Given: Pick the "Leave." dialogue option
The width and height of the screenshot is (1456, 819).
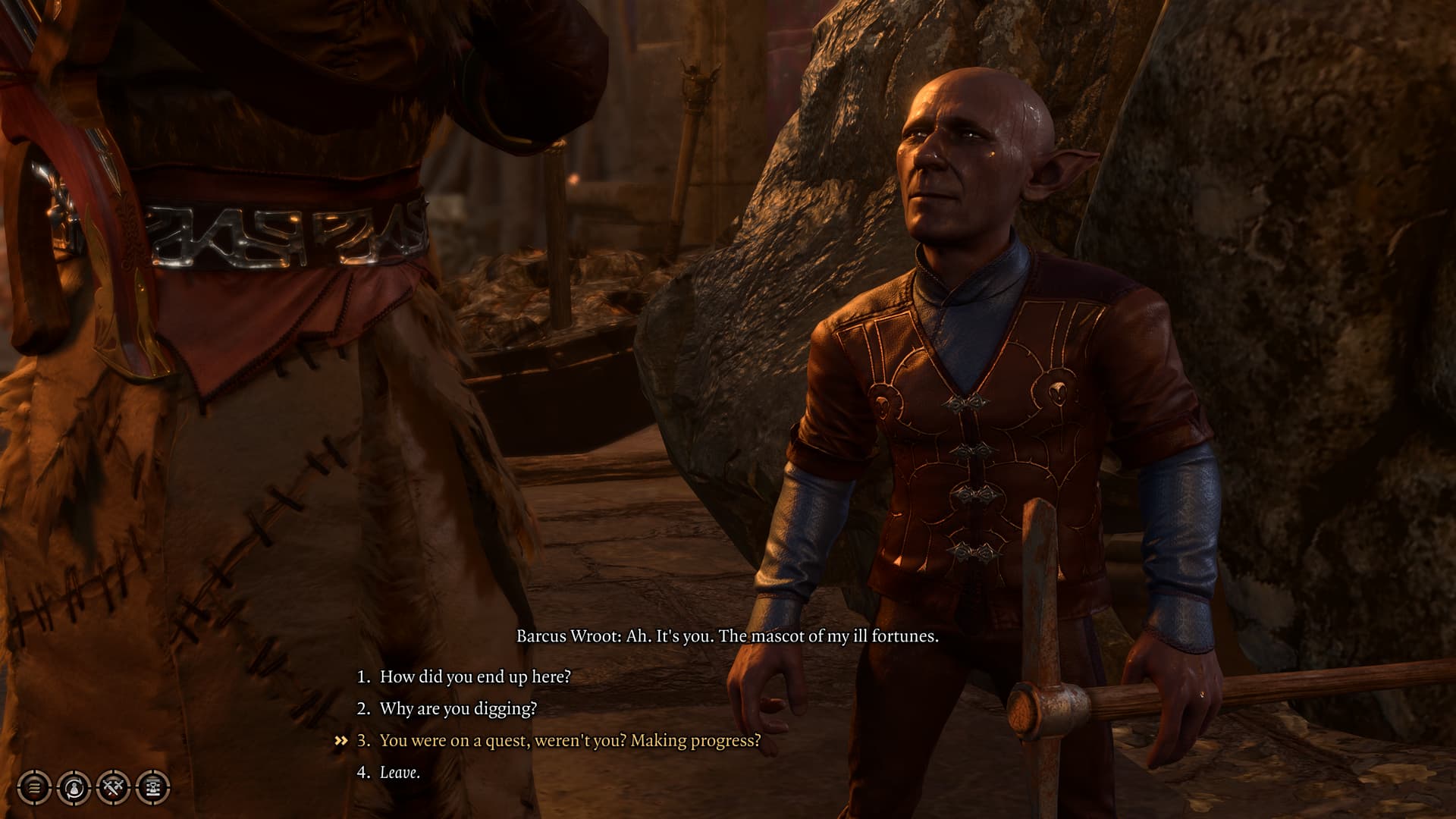Looking at the screenshot, I should click(400, 772).
